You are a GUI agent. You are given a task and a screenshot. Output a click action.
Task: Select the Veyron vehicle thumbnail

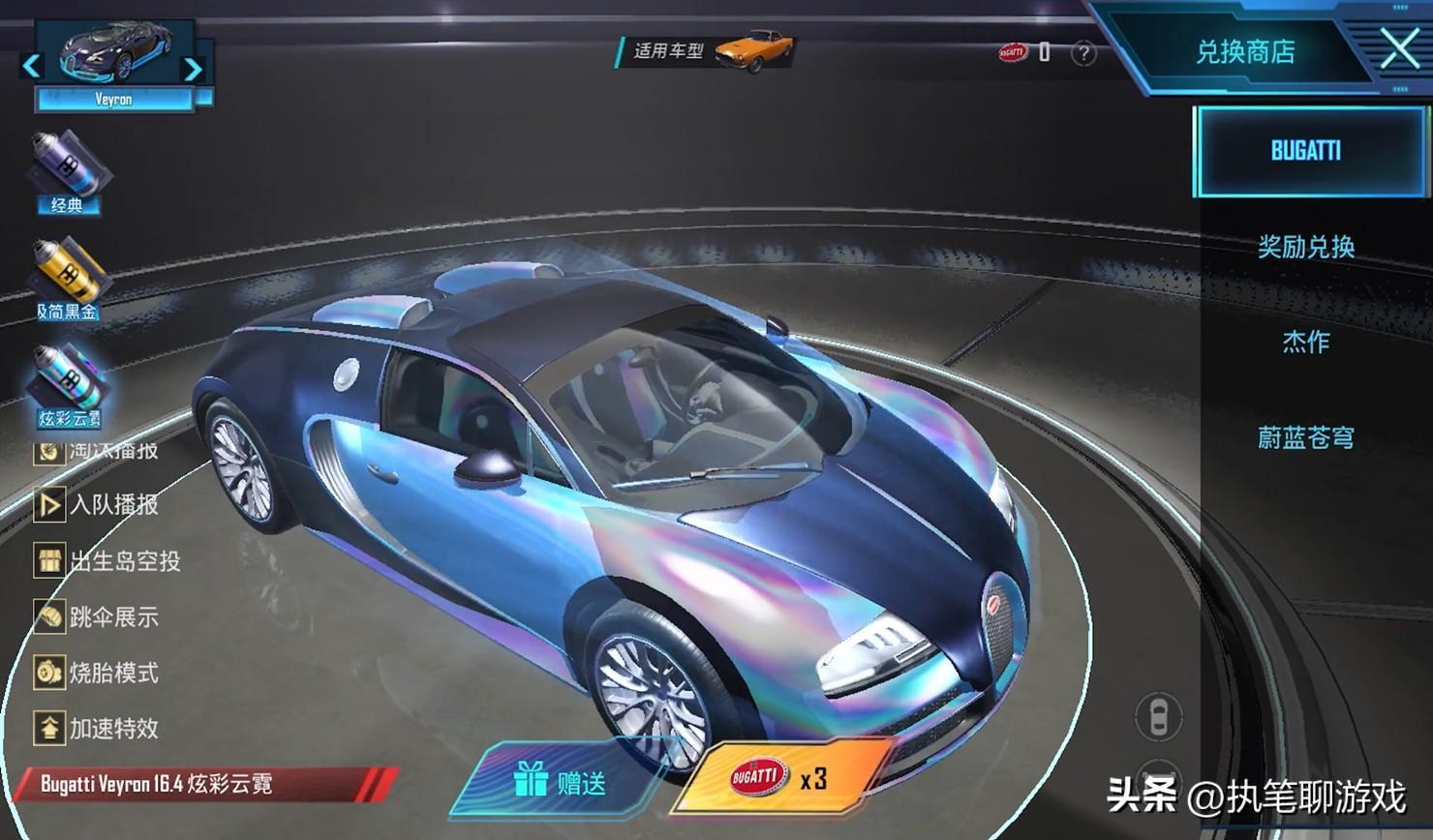(x=113, y=60)
